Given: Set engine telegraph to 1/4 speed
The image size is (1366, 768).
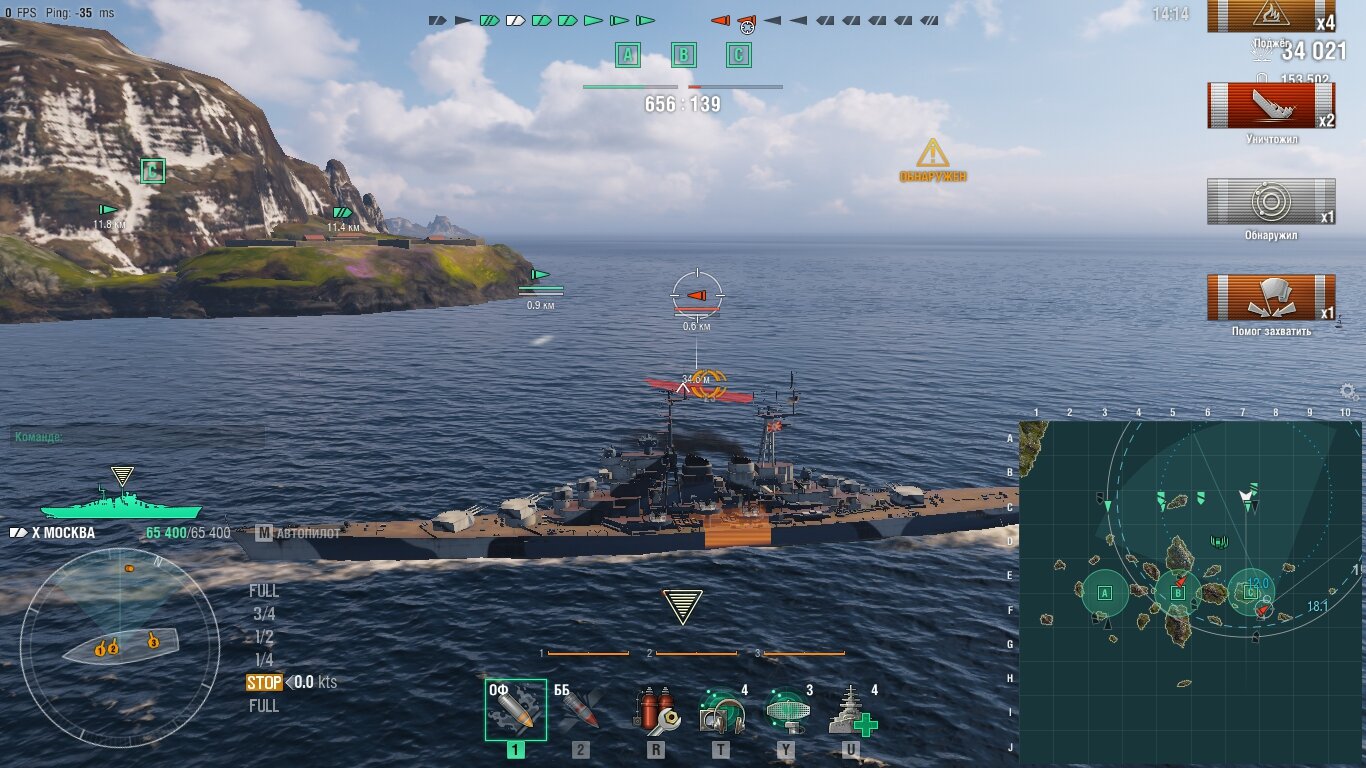Looking at the screenshot, I should [264, 659].
